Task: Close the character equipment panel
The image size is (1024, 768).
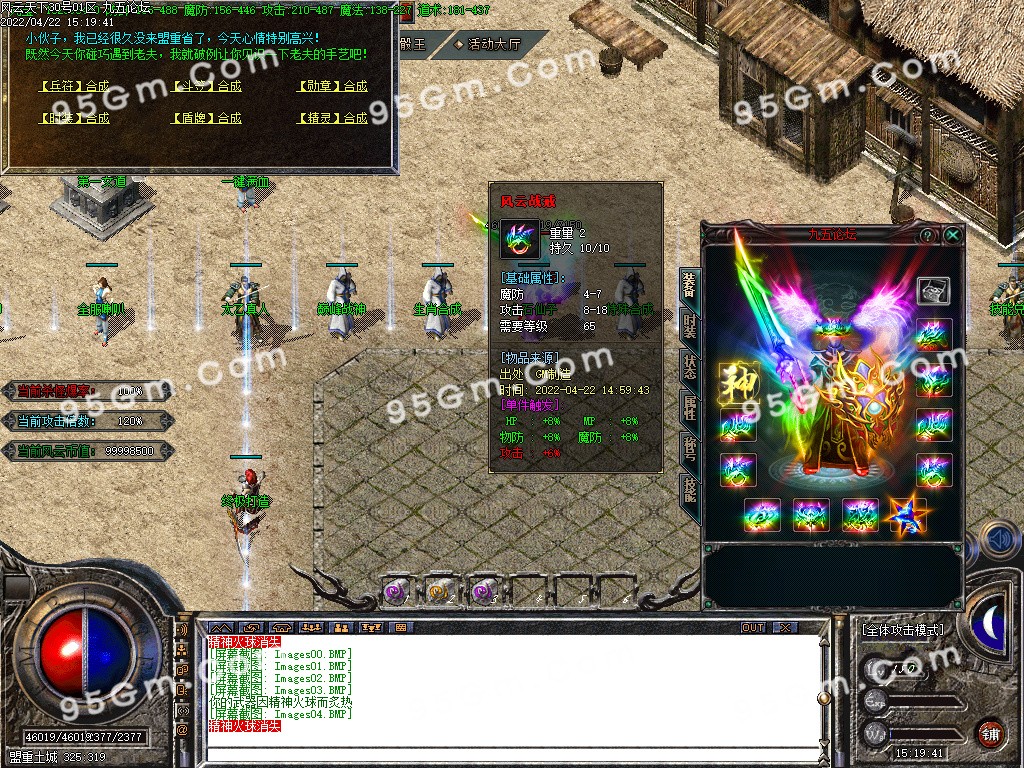Action: click(953, 235)
